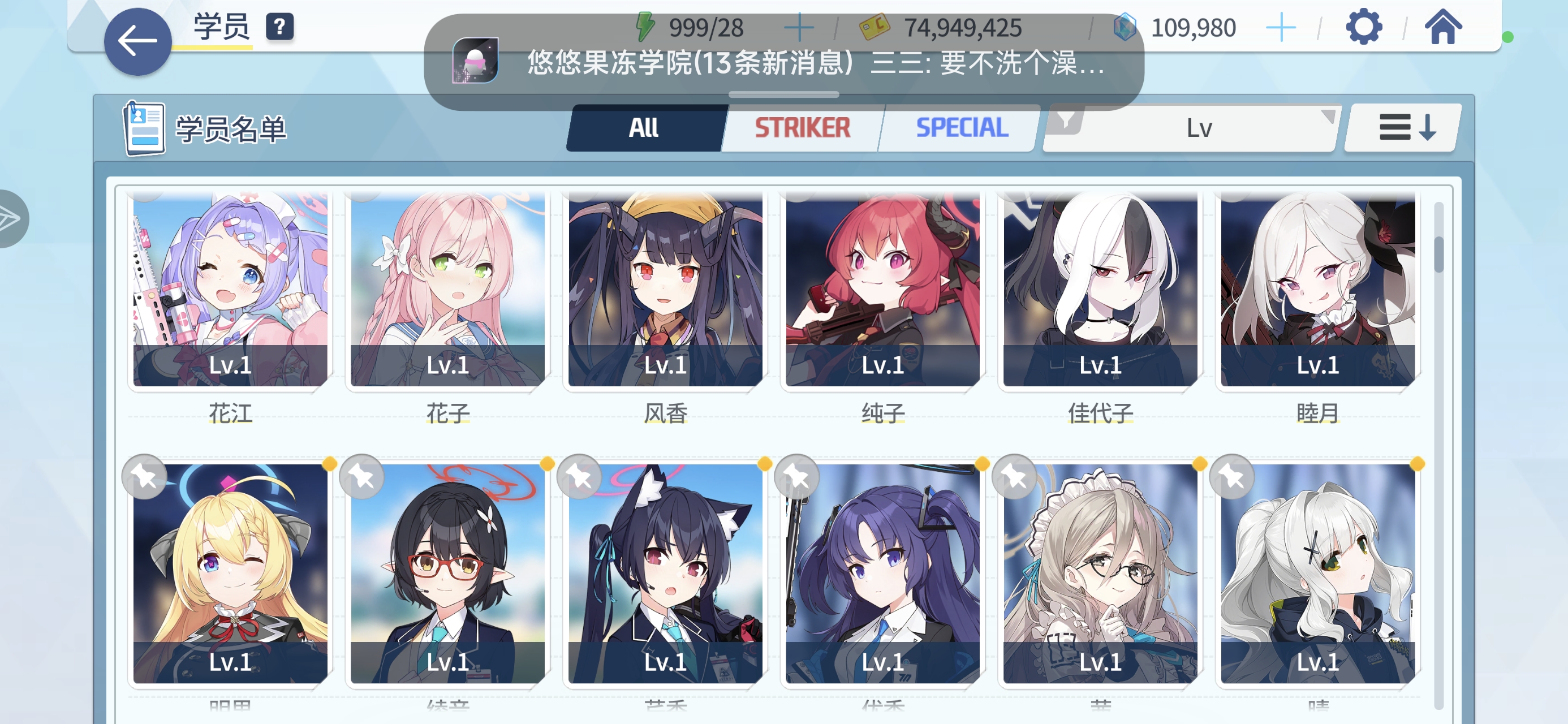This screenshot has width=1568, height=724.
Task: Toggle the pin on 明里's portrait
Action: [x=144, y=477]
